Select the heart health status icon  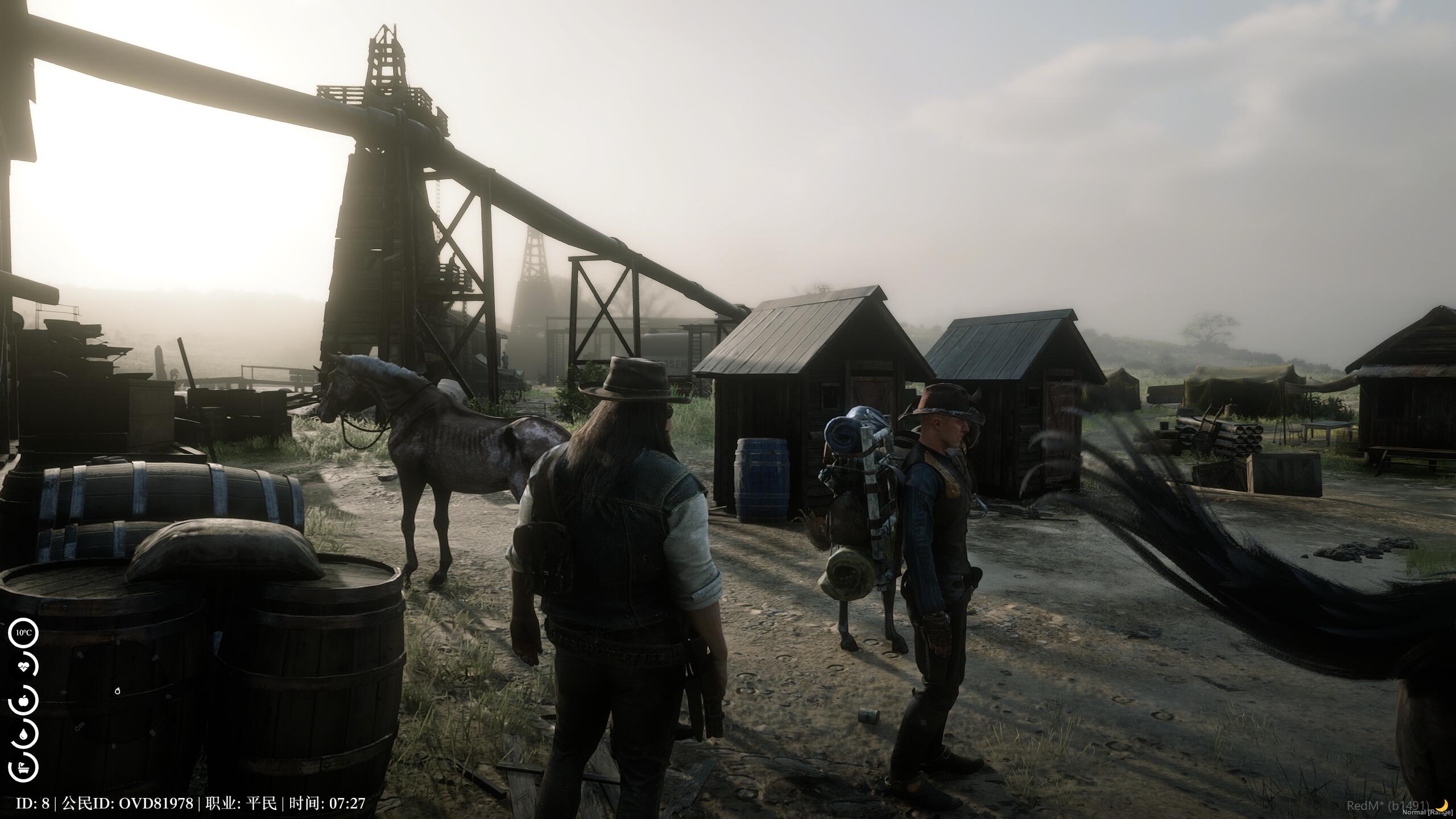point(23,668)
